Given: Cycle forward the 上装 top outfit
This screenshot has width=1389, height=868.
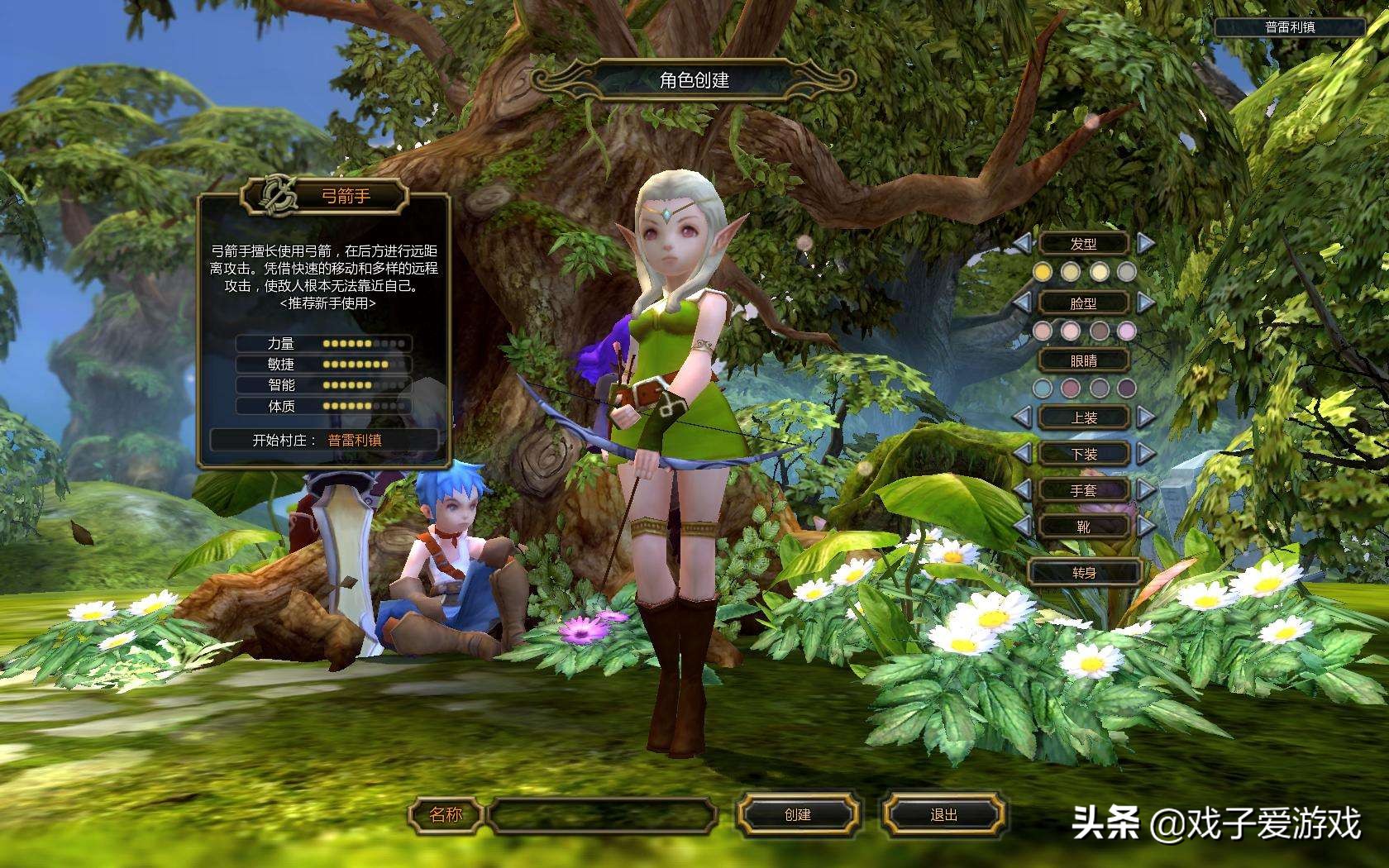Looking at the screenshot, I should [x=1145, y=417].
